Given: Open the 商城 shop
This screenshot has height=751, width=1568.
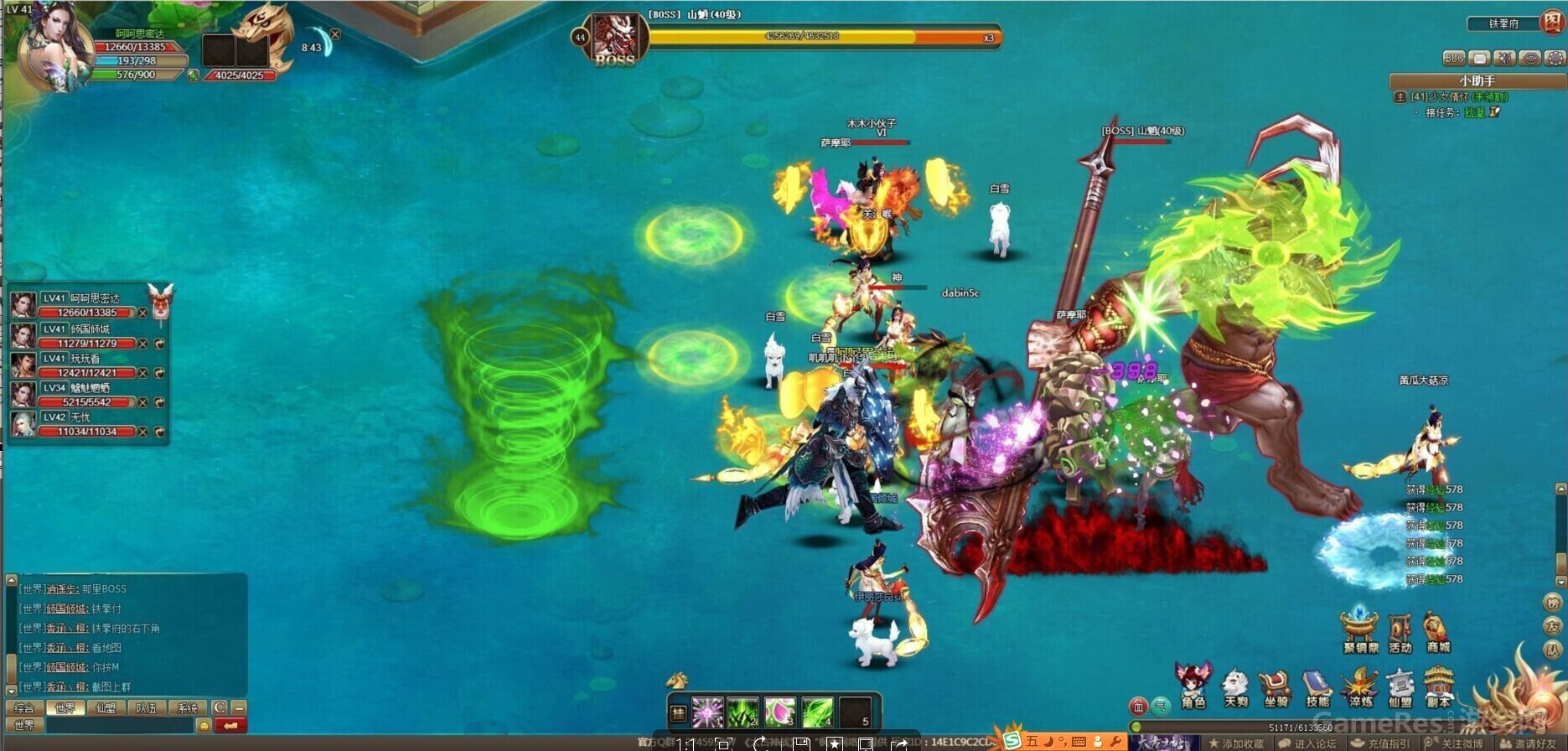Looking at the screenshot, I should [1438, 631].
